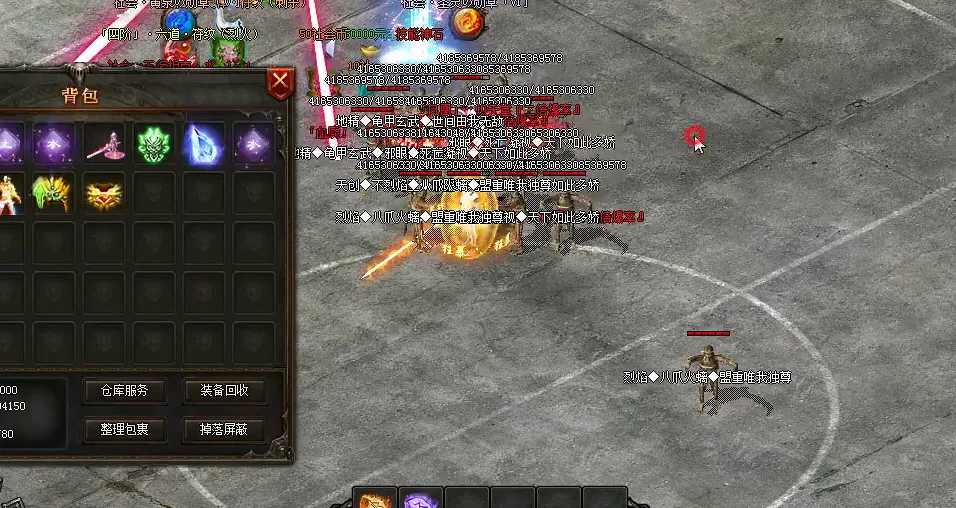Close the 背包 backpack window
Screen dimensions: 956x508
pyautogui.click(x=281, y=82)
